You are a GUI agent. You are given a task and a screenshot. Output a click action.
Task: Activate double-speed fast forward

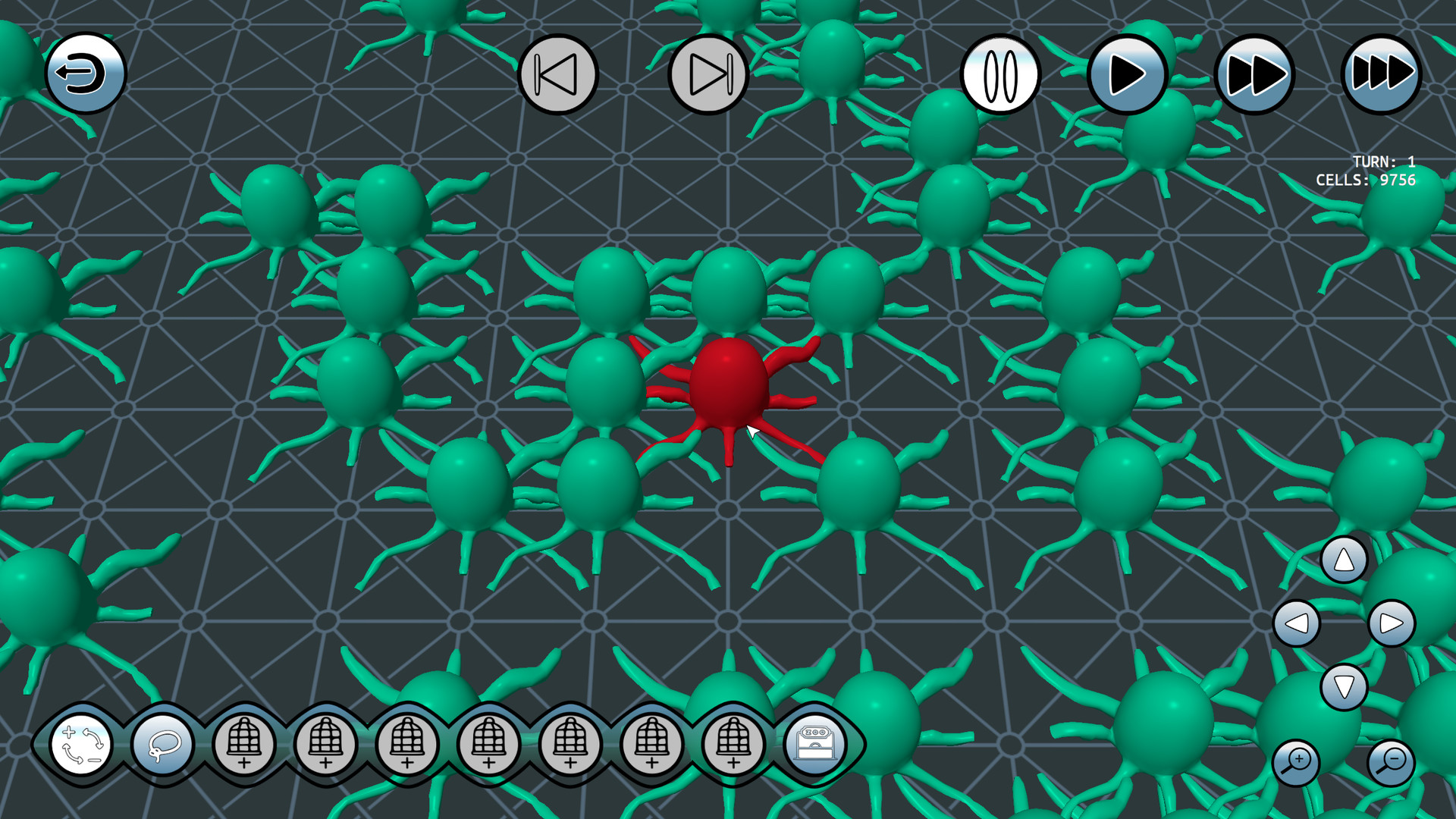coord(1255,74)
